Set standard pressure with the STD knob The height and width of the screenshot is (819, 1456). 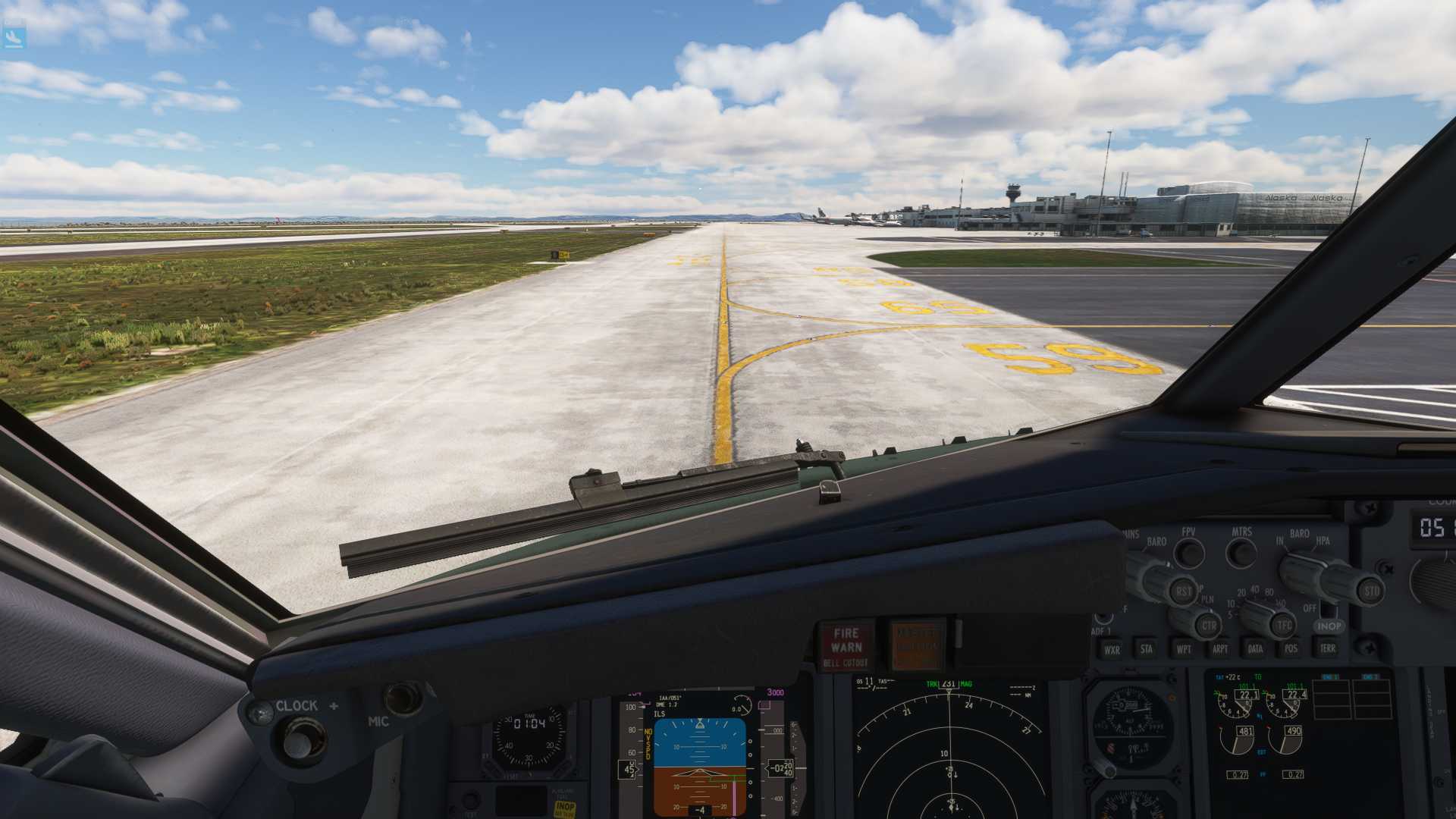(1371, 591)
